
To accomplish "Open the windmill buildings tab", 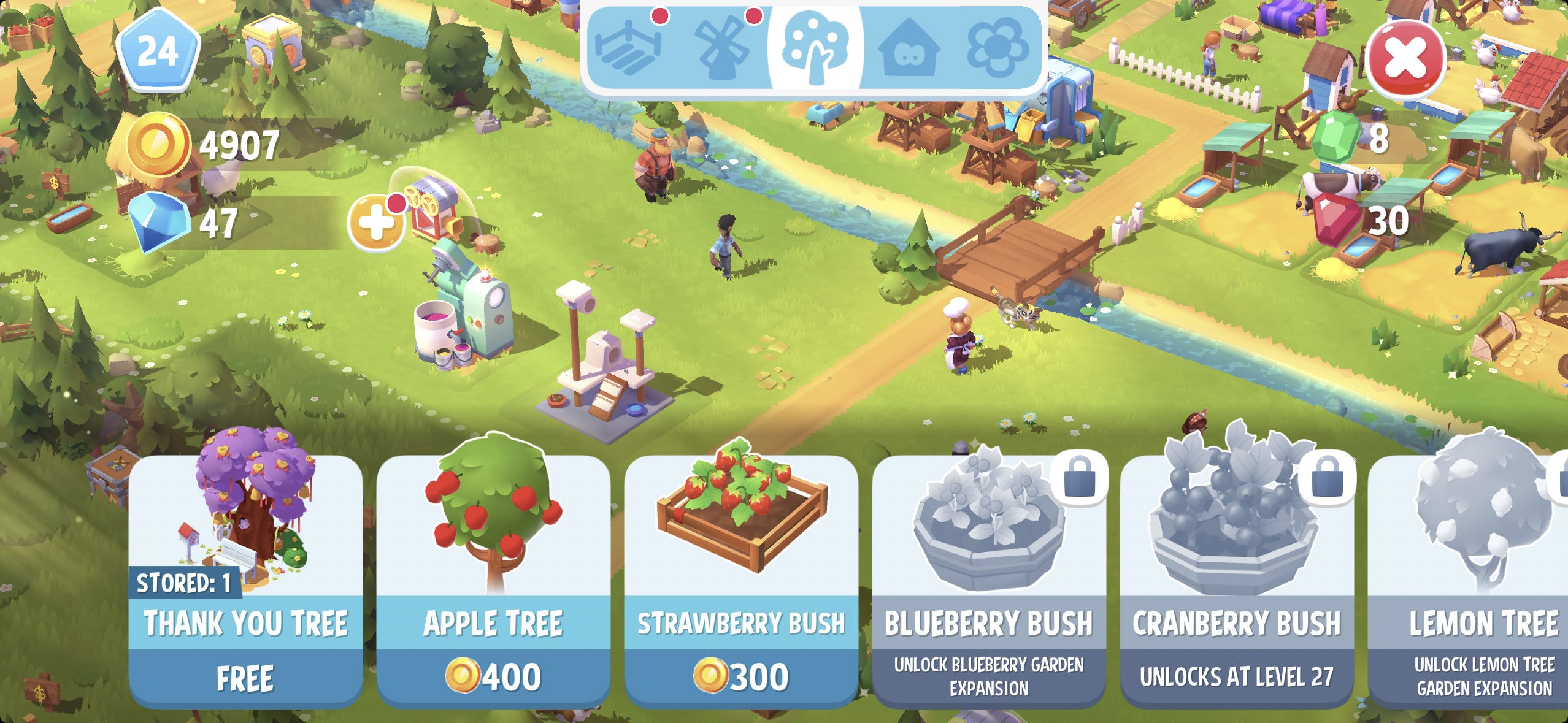I will pyautogui.click(x=721, y=48).
